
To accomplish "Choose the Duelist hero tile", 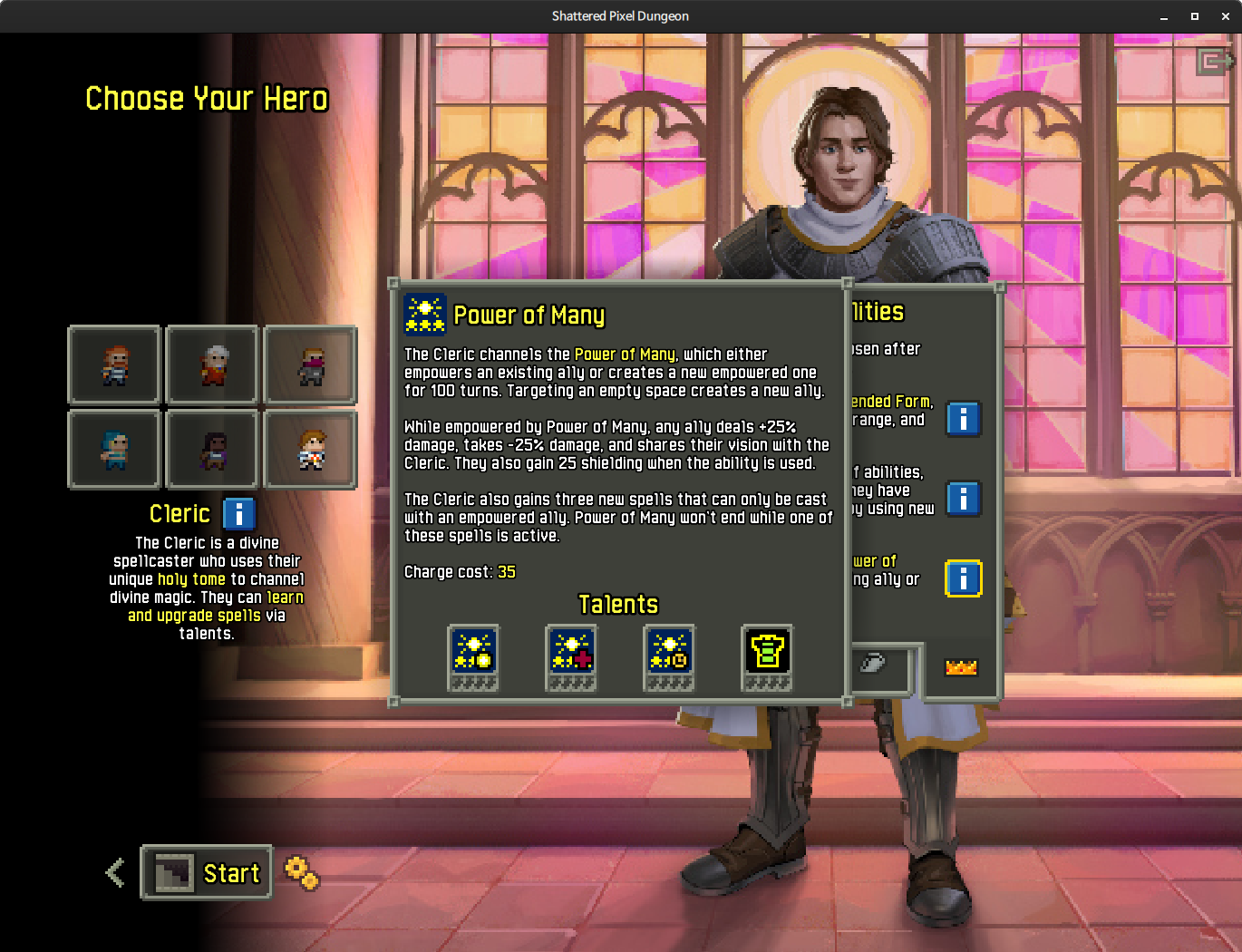I will coord(213,450).
